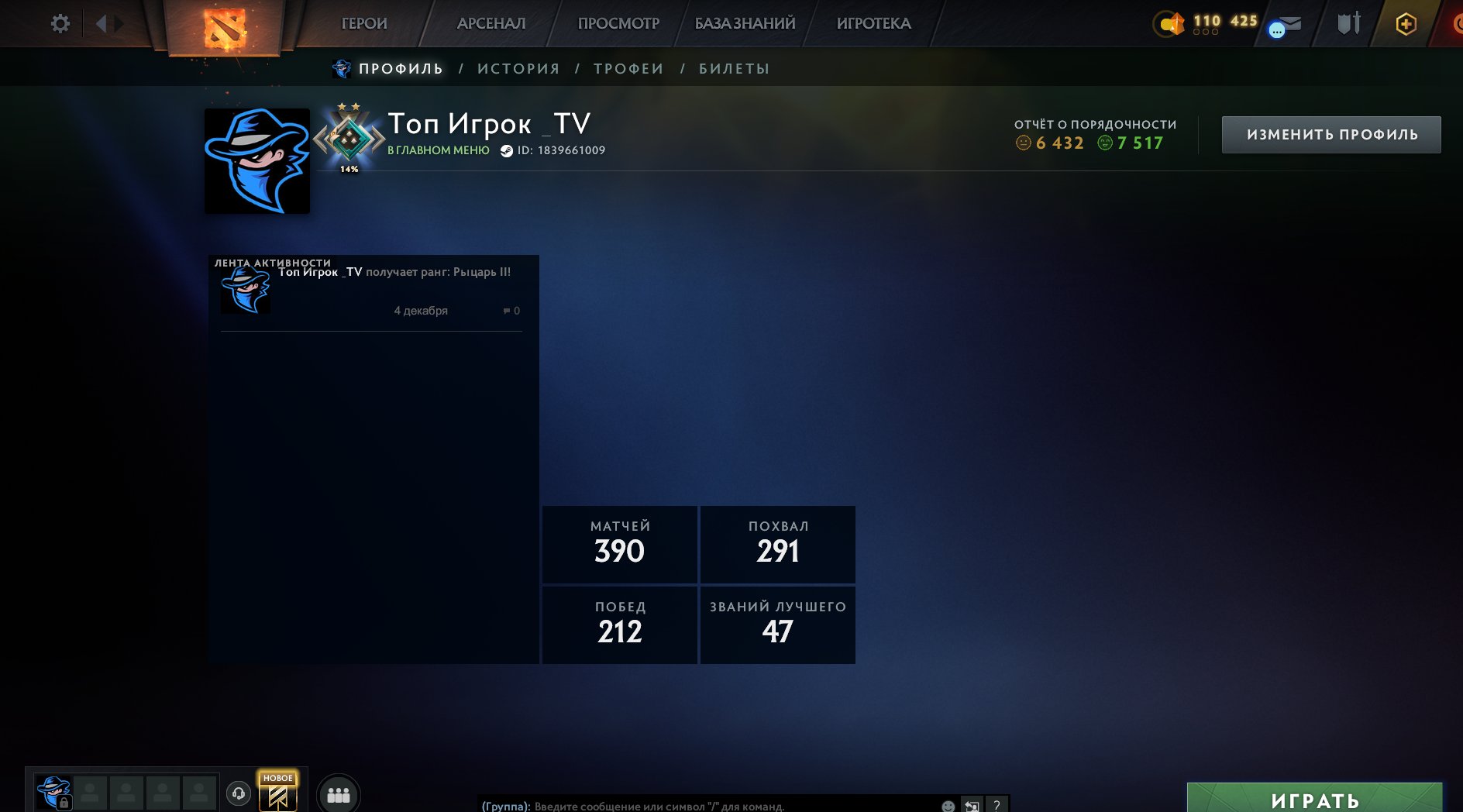Click the Dota Plus hexagon icon
1463x812 pixels.
(x=1406, y=24)
